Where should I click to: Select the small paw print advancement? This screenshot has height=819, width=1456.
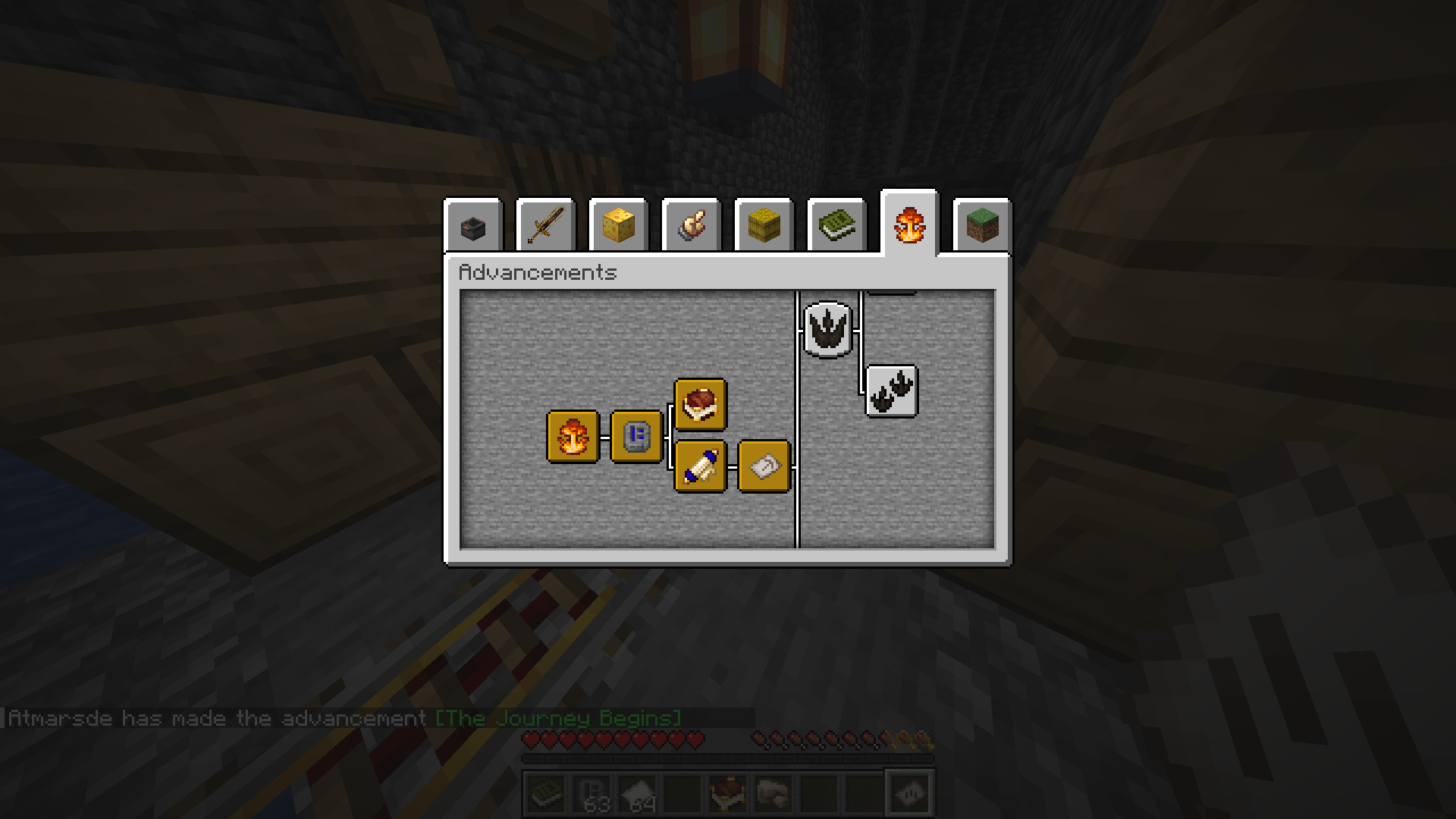891,391
